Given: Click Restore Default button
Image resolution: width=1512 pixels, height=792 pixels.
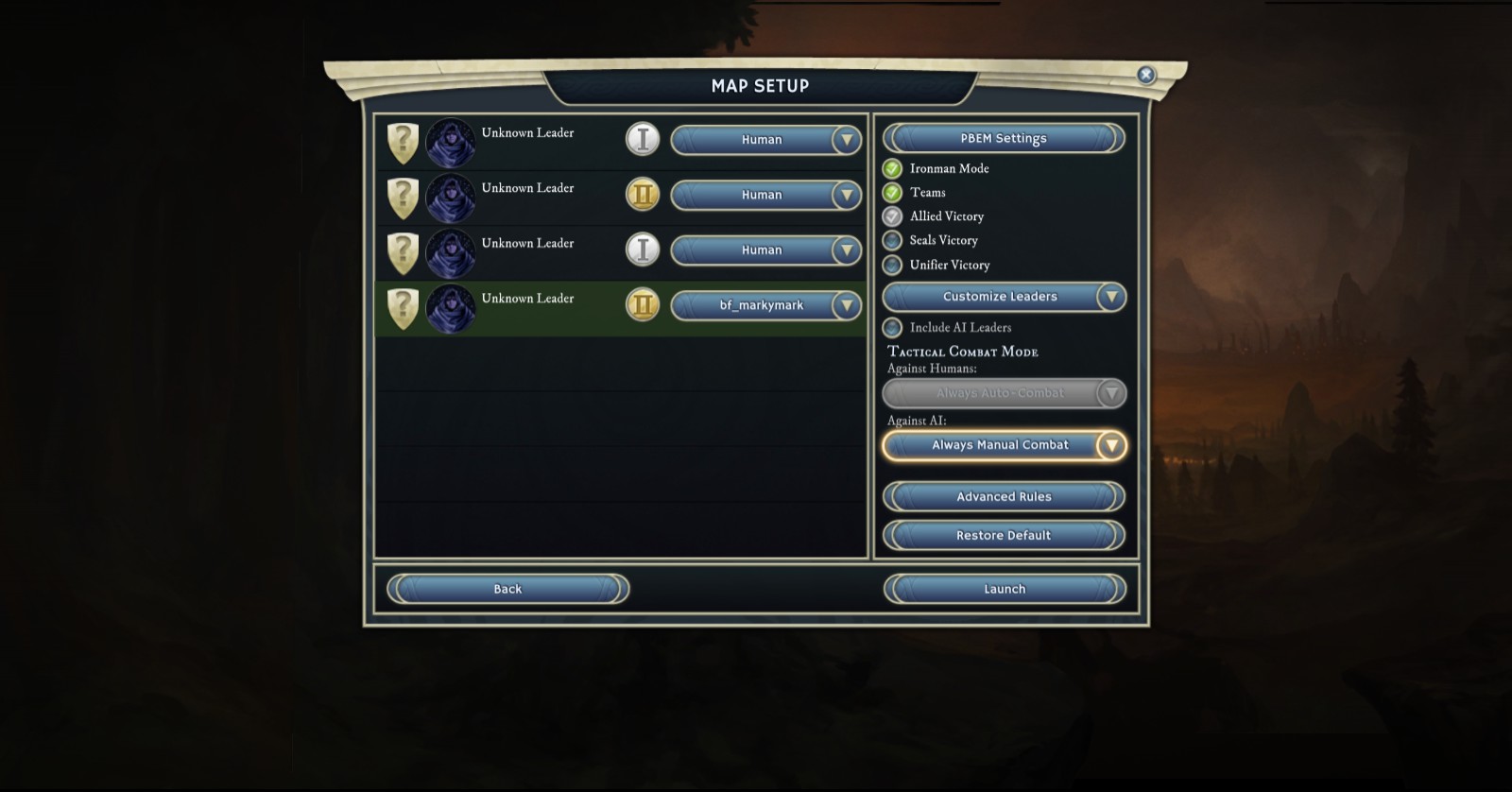Looking at the screenshot, I should (1004, 535).
